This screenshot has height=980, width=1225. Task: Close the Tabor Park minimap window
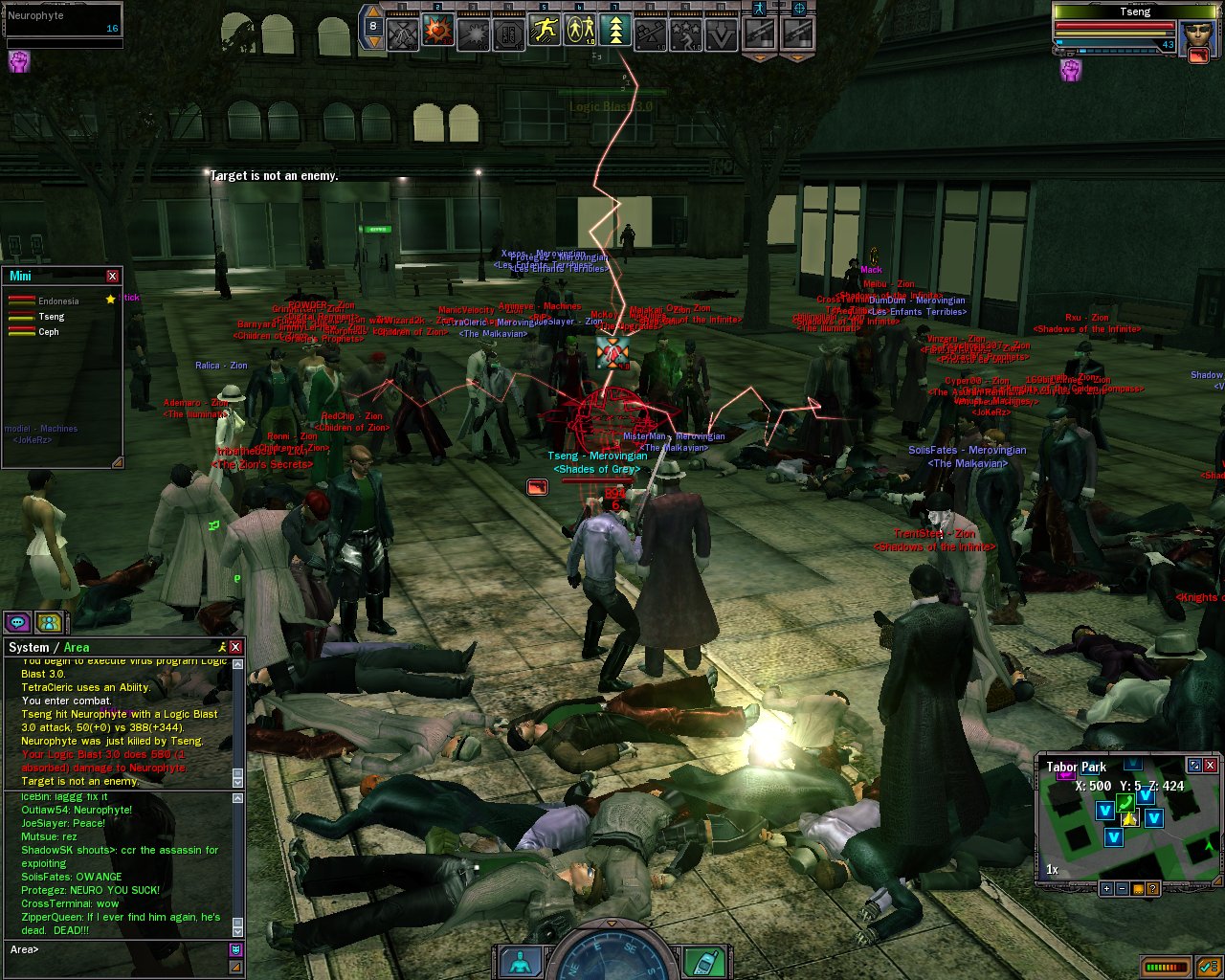pos(1210,766)
